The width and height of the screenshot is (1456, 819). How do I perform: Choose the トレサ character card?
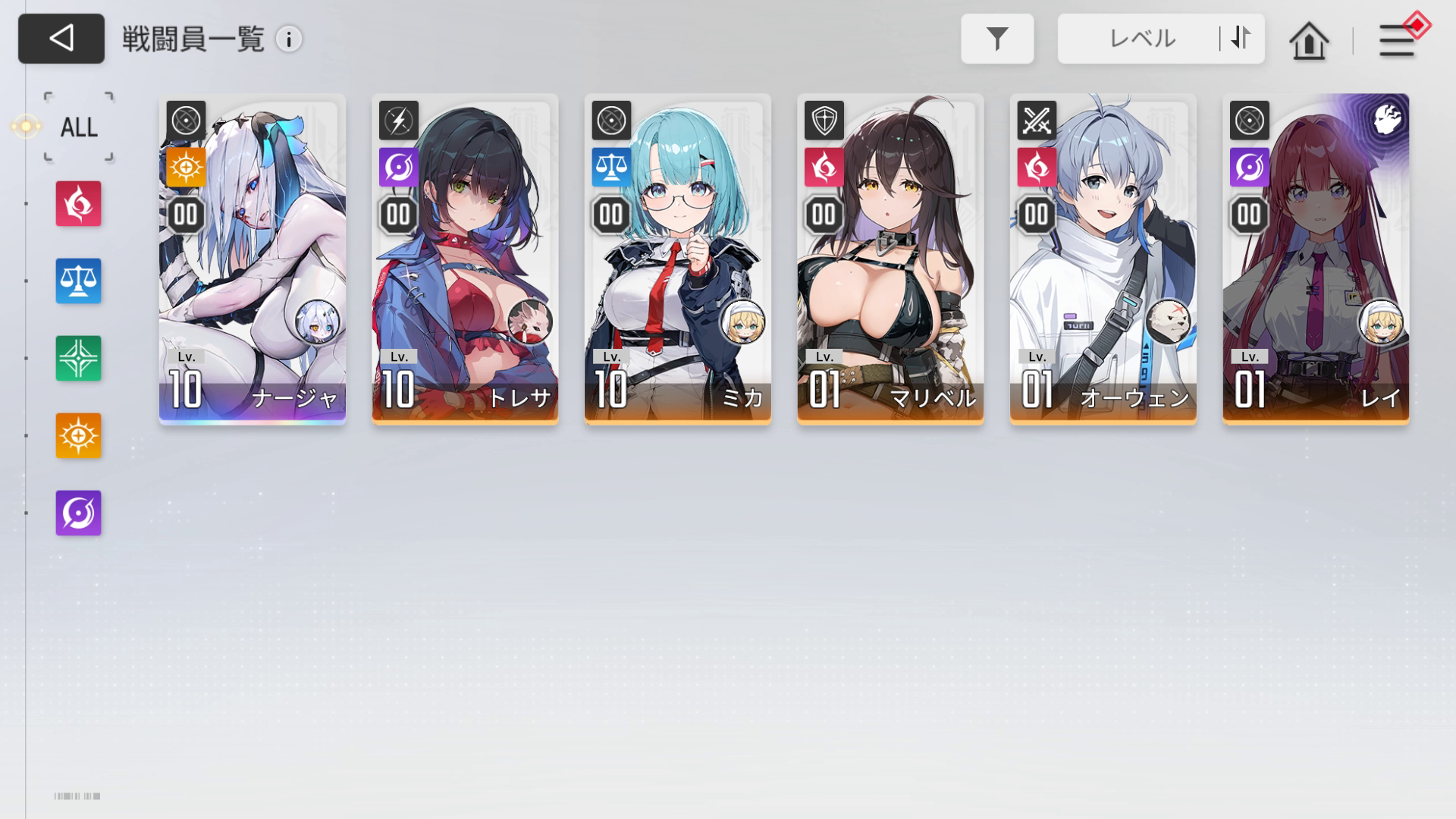[x=465, y=258]
